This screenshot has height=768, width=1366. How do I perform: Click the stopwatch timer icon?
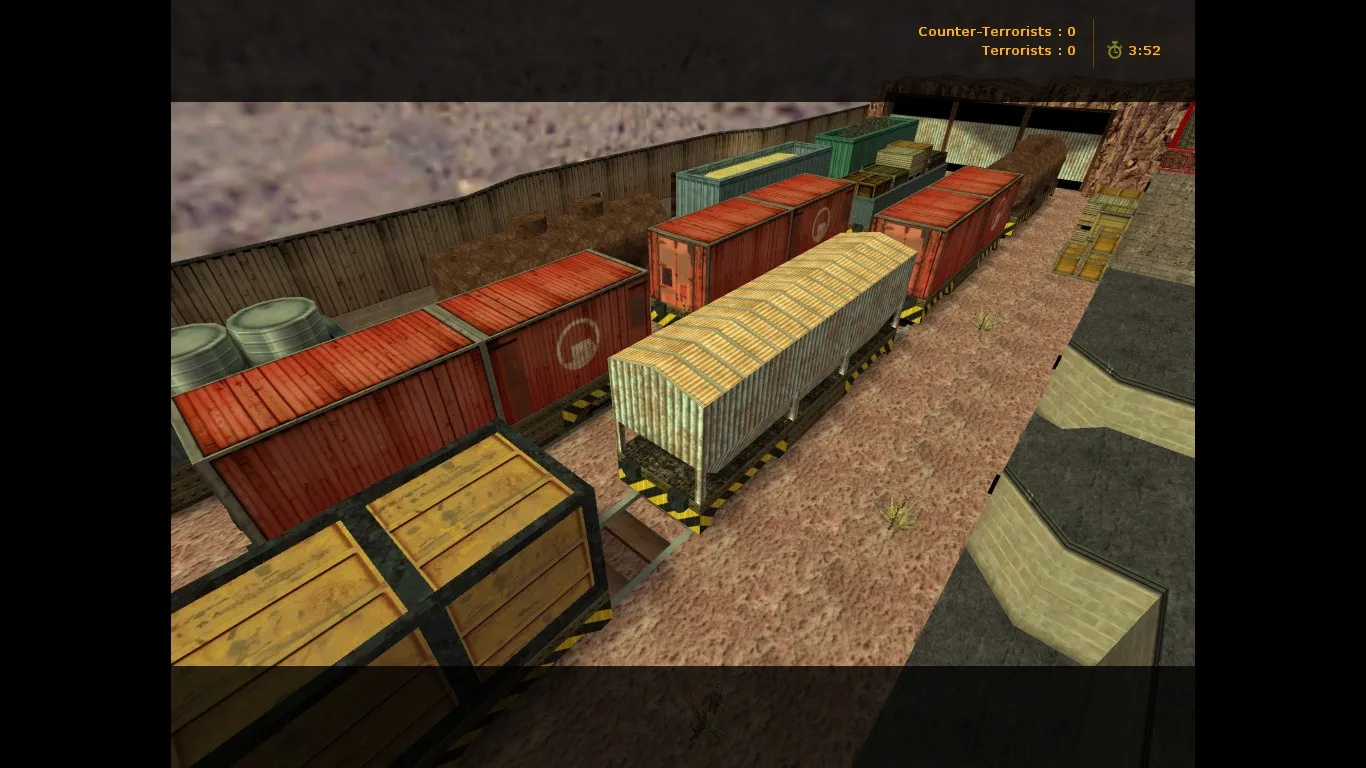[1114, 50]
